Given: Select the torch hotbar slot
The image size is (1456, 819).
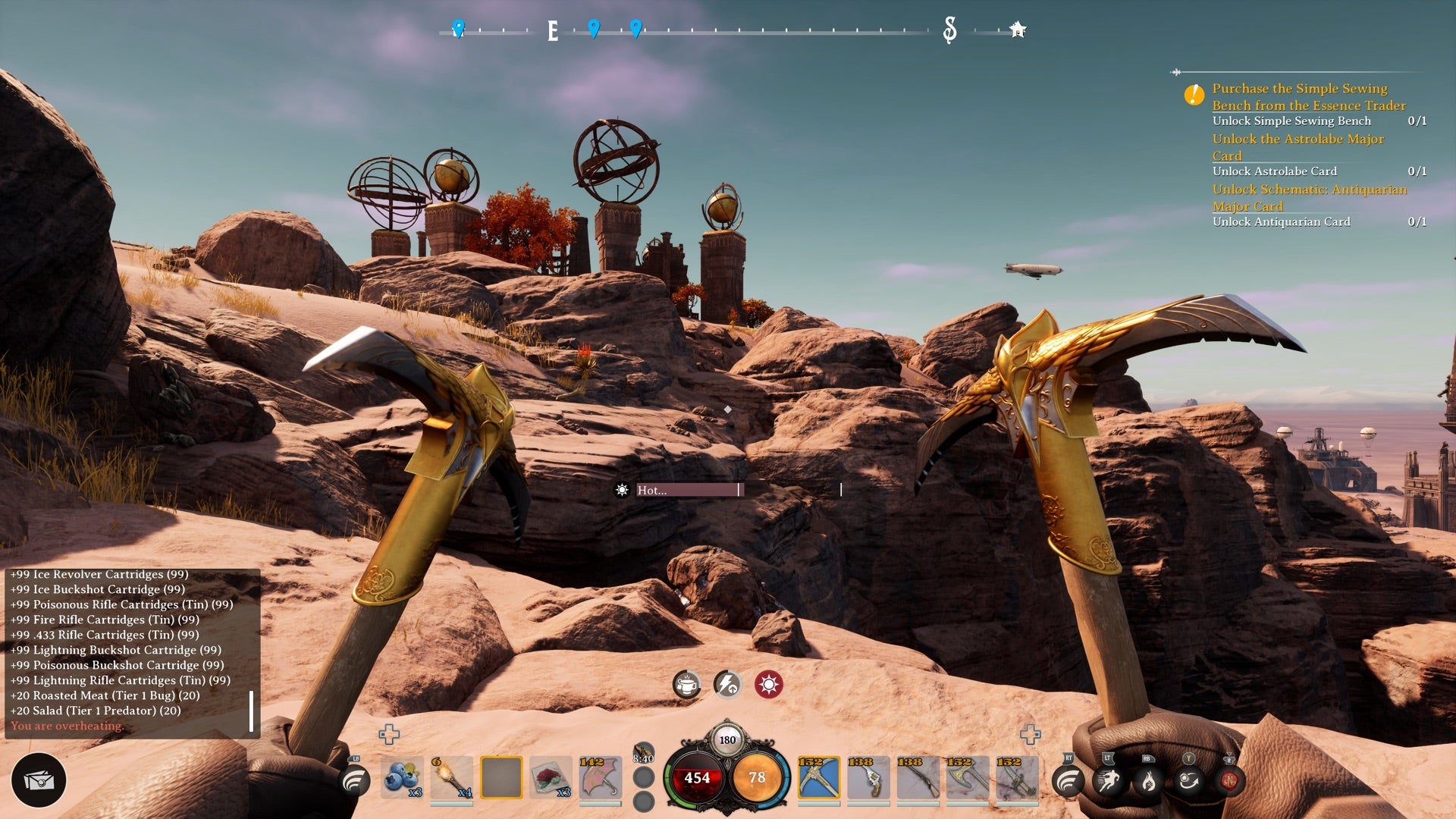Looking at the screenshot, I should (452, 777).
